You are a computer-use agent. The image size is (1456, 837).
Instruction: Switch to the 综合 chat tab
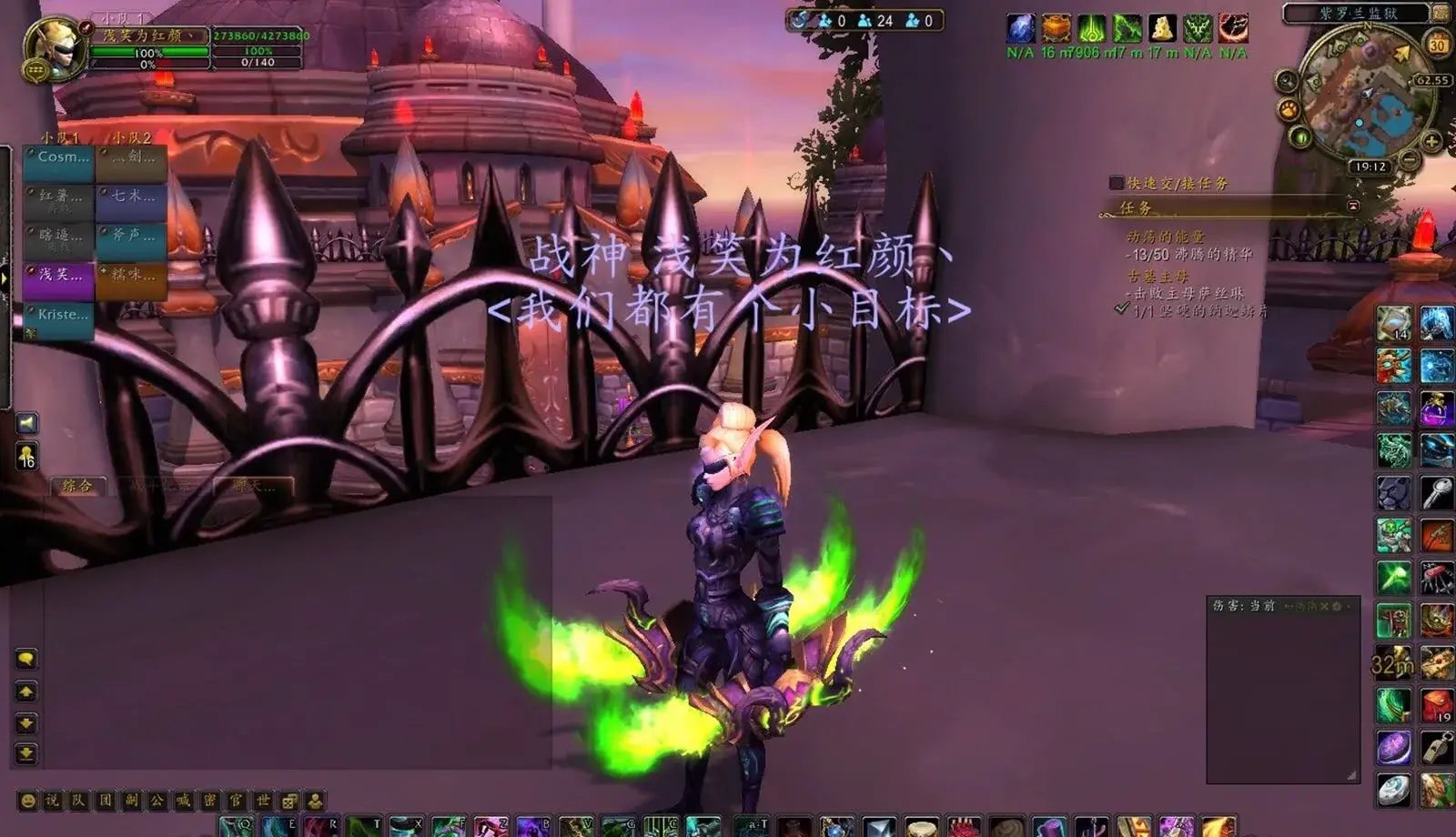[77, 486]
